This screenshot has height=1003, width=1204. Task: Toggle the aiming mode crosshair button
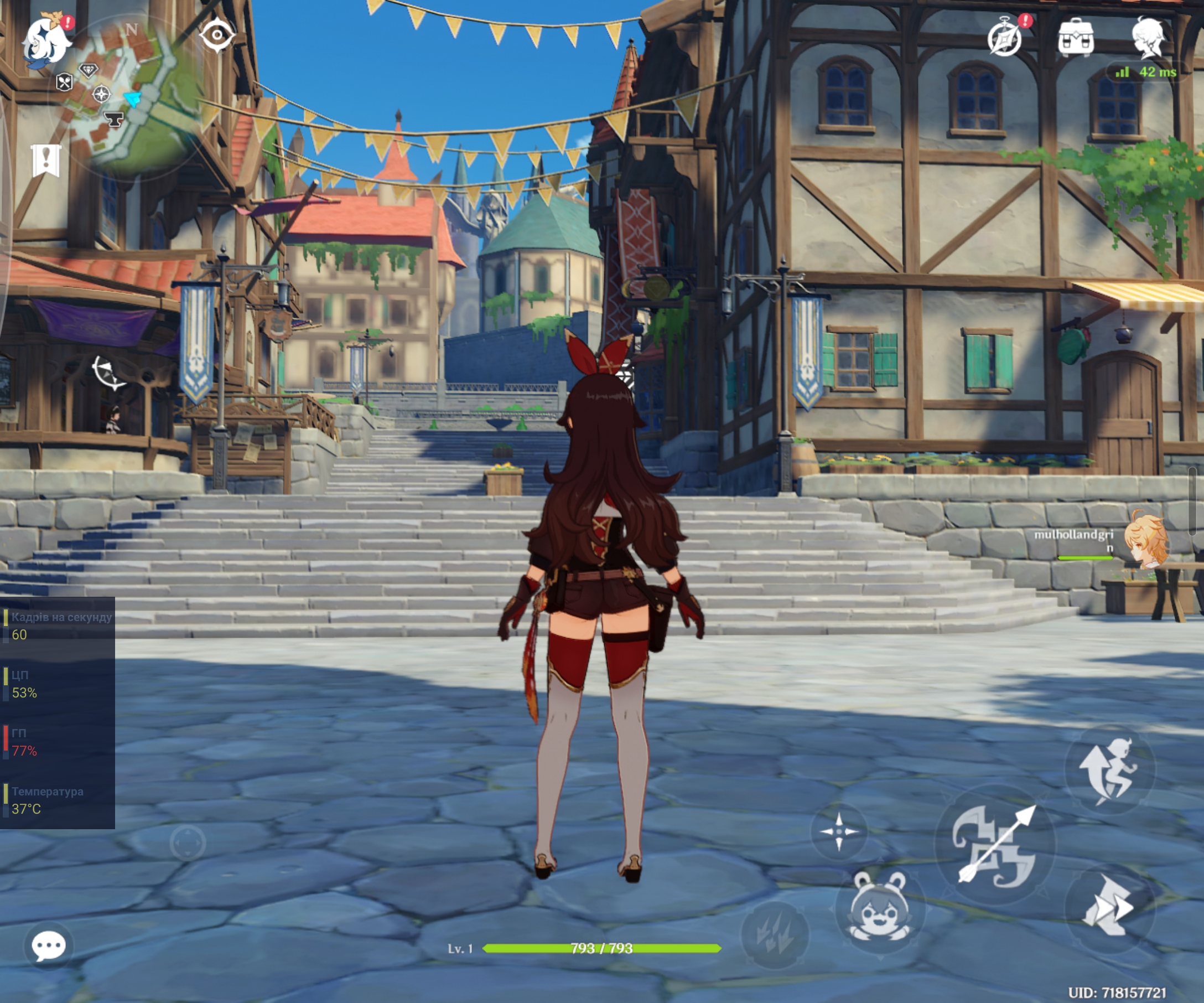pos(839,831)
